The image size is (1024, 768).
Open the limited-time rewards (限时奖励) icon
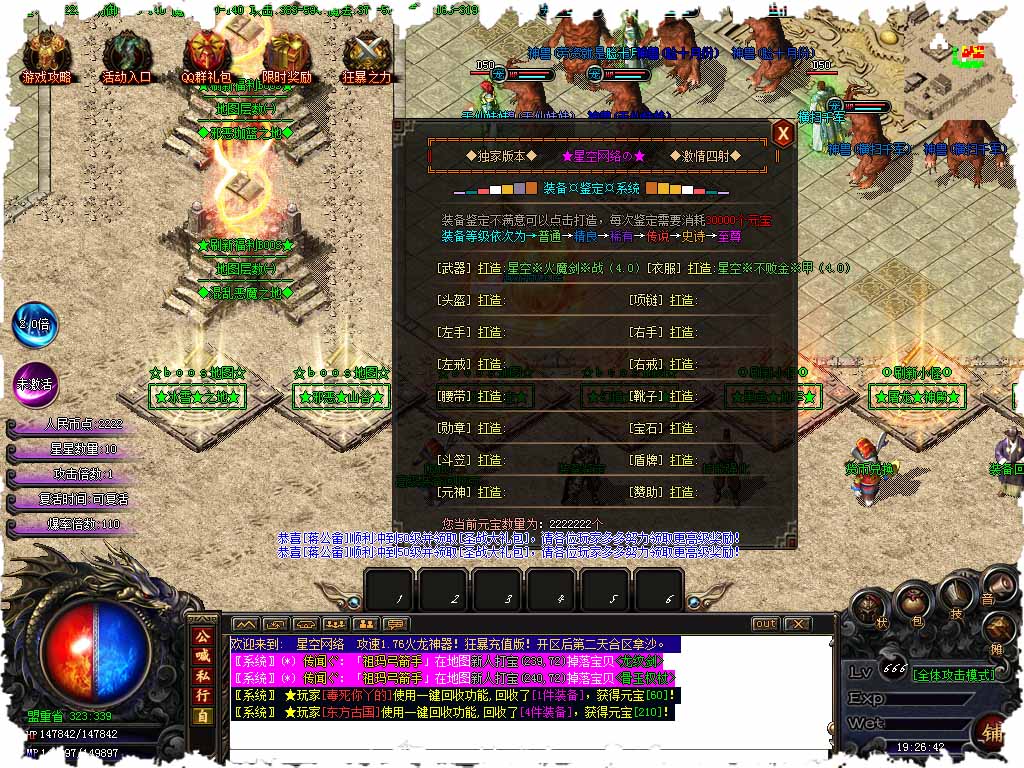coord(286,55)
